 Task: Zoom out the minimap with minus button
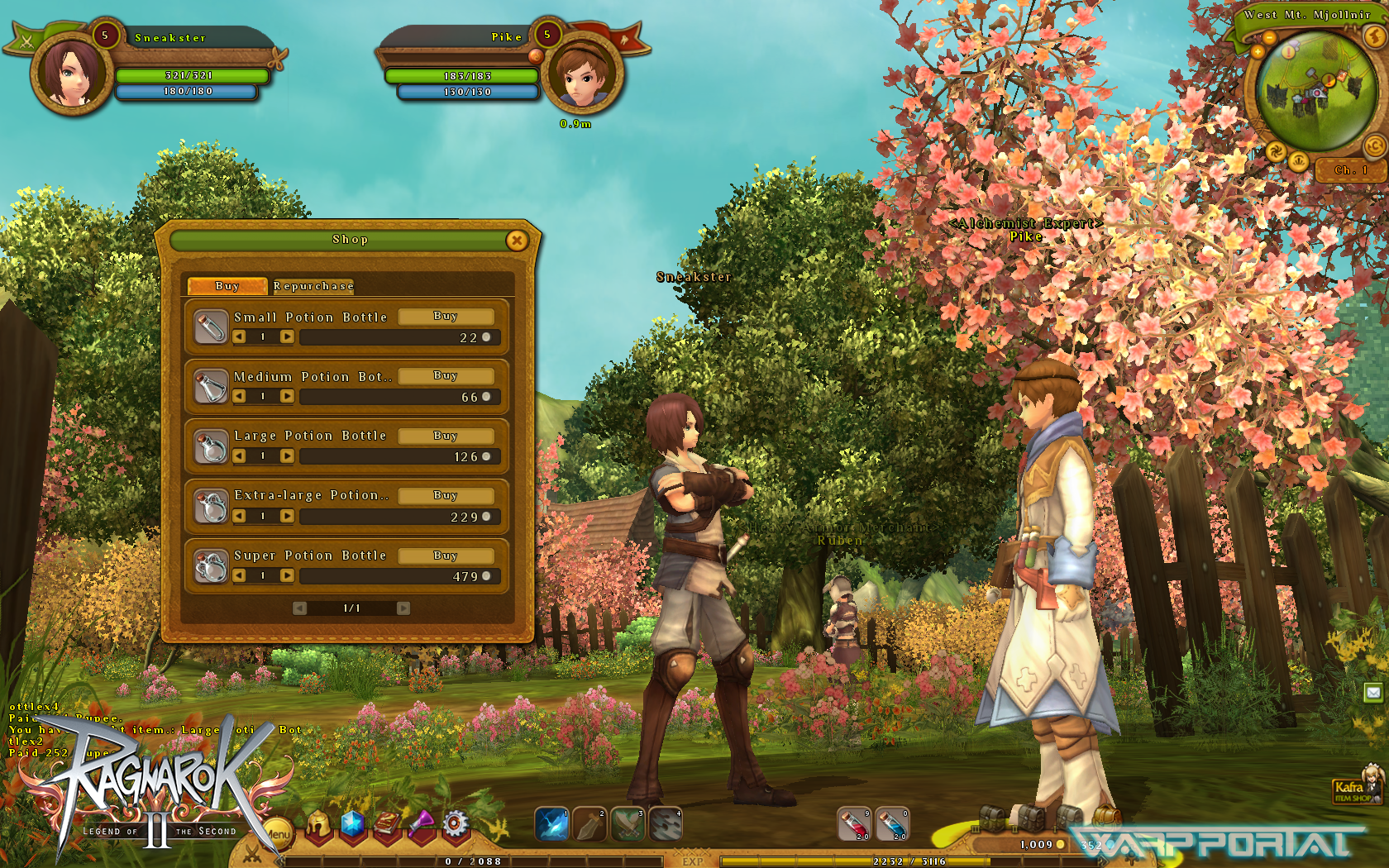click(x=1269, y=38)
